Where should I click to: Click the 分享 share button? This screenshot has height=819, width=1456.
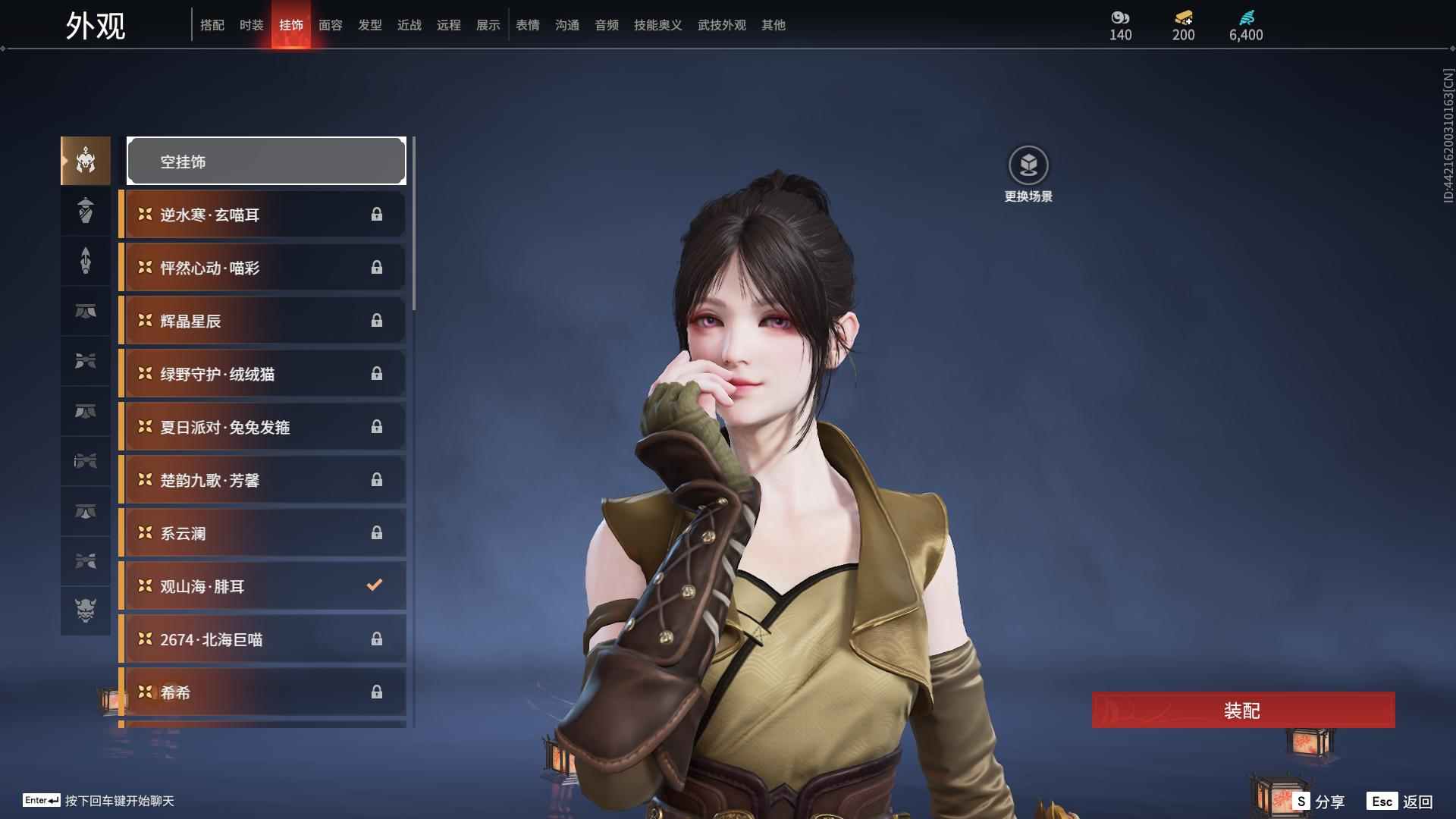click(x=1319, y=802)
